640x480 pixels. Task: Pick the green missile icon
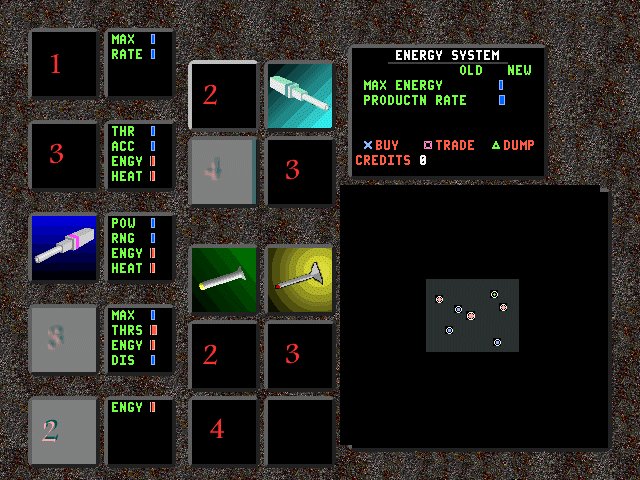click(x=223, y=279)
